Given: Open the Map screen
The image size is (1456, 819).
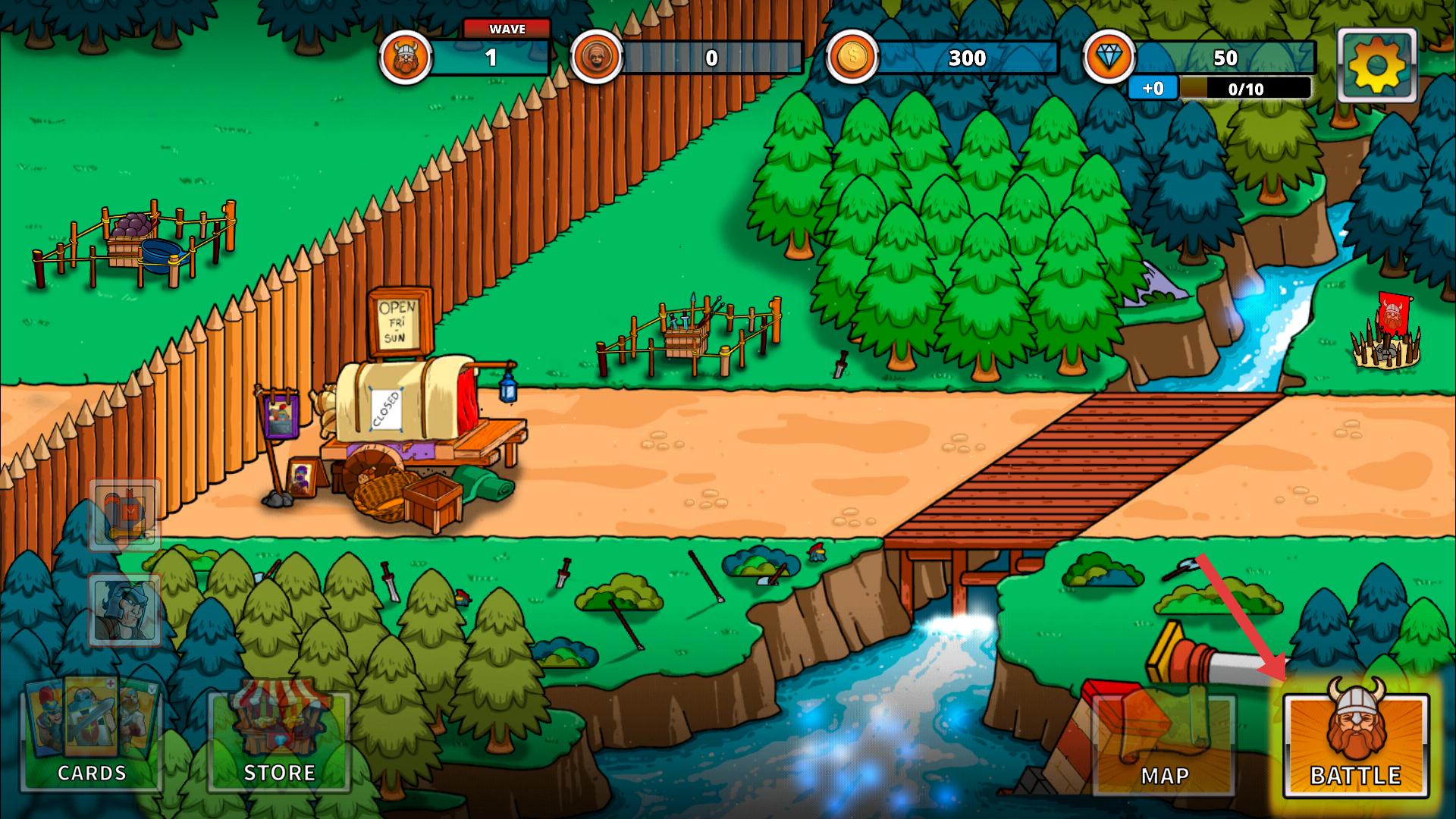Looking at the screenshot, I should pyautogui.click(x=1164, y=745).
